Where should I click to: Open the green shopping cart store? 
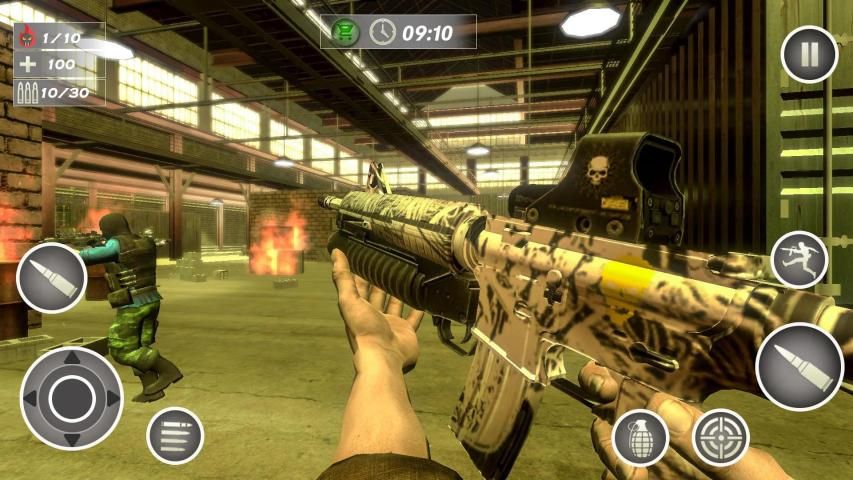(x=346, y=32)
